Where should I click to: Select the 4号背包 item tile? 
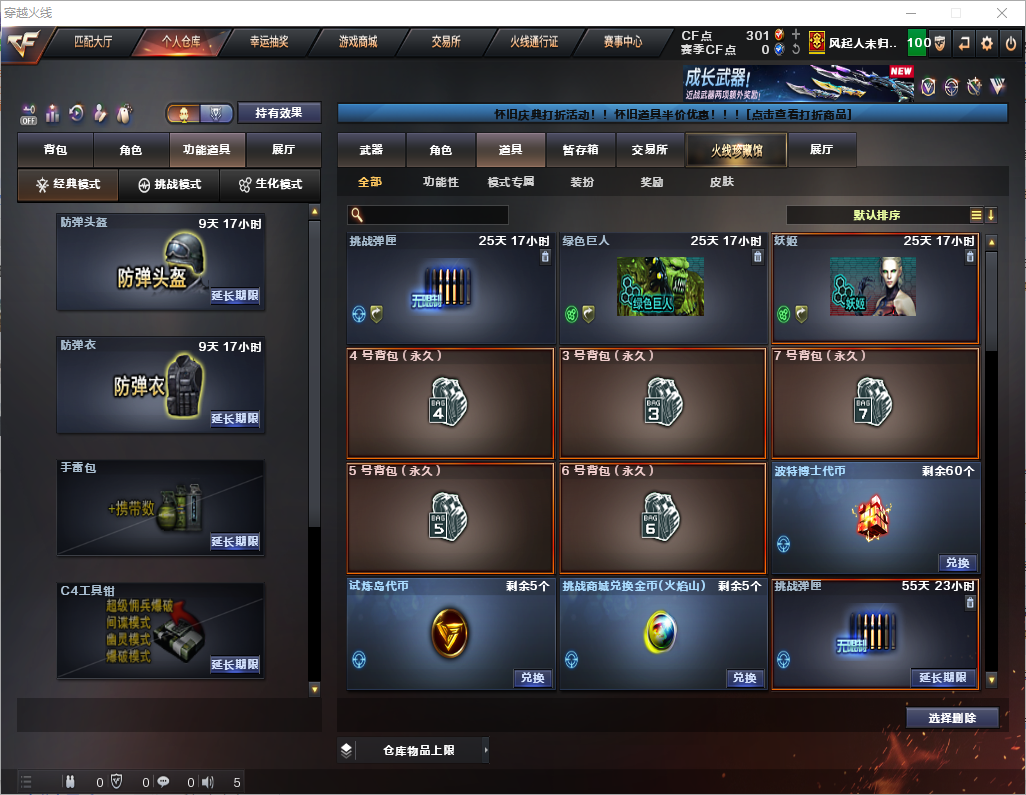[x=450, y=403]
